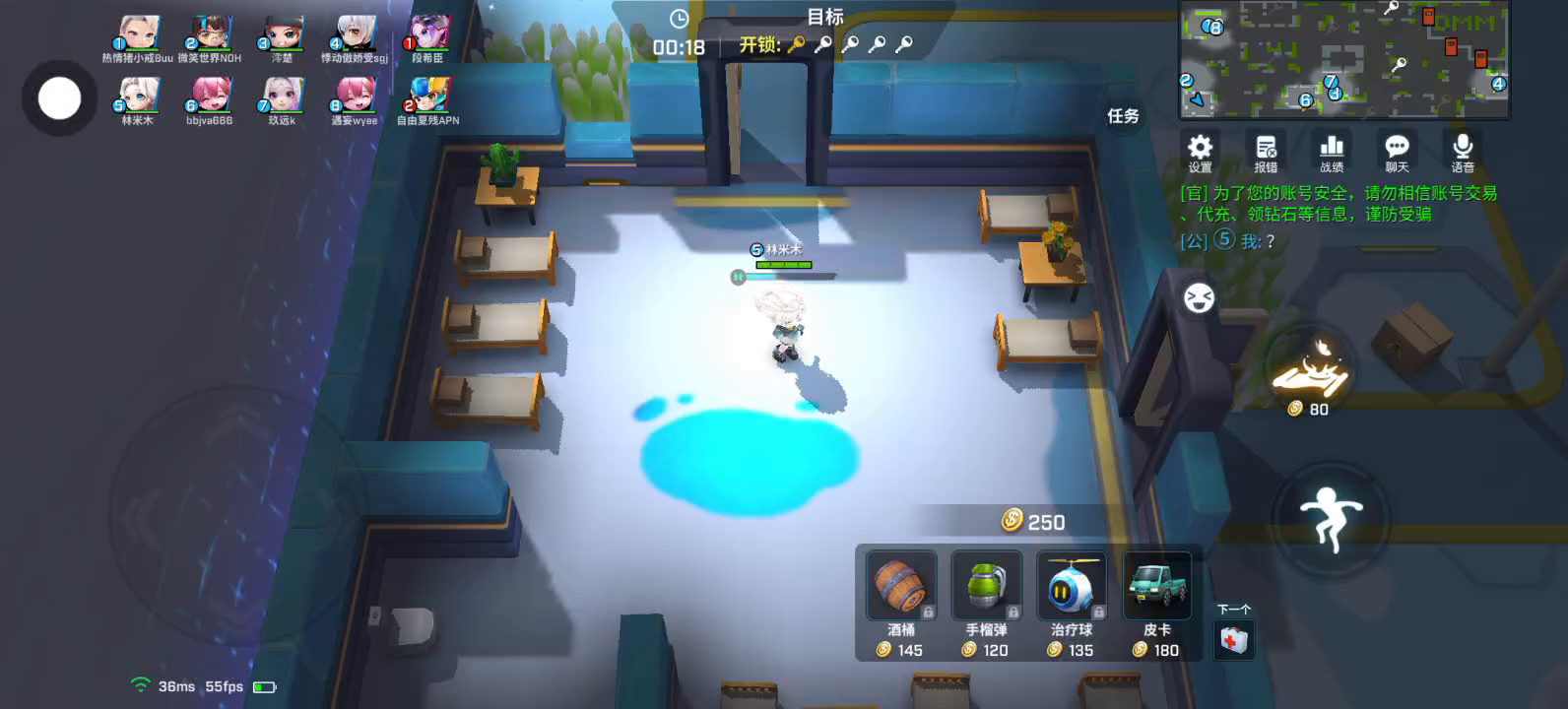This screenshot has width=1568, height=709.
Task: Select player bbjva666's avatar
Action: coord(209,97)
